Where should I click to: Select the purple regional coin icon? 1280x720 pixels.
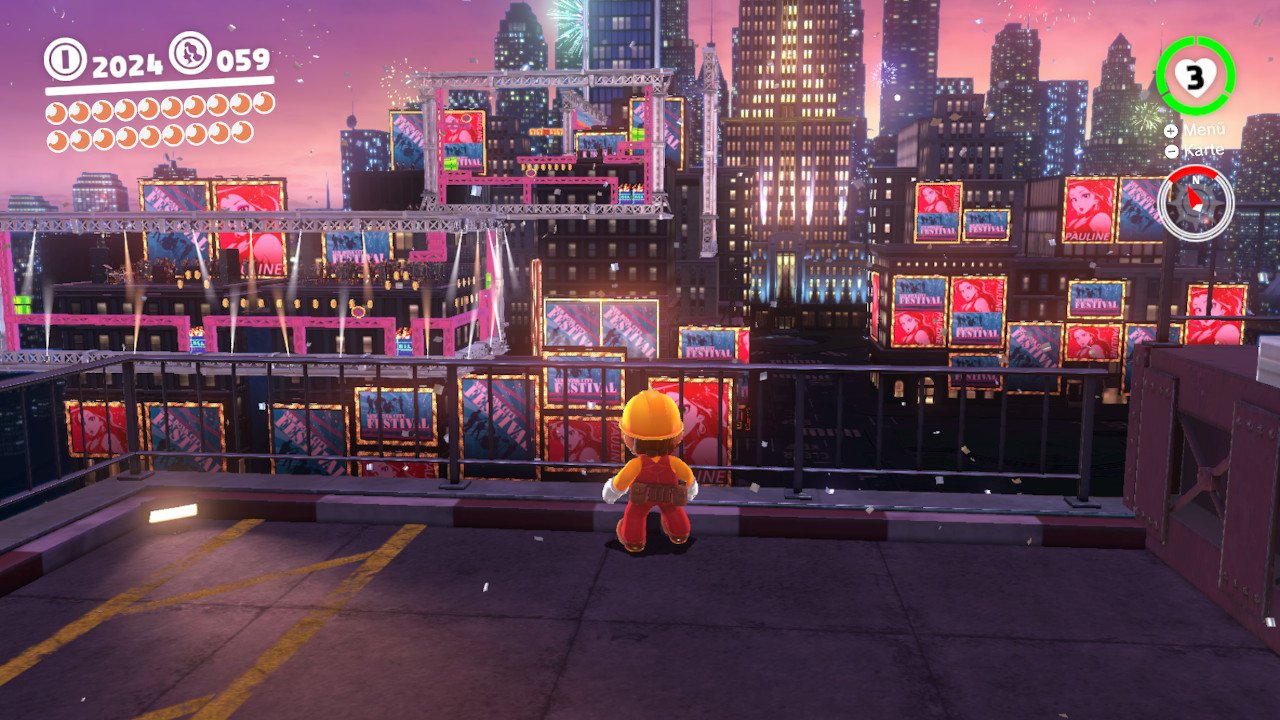point(190,53)
